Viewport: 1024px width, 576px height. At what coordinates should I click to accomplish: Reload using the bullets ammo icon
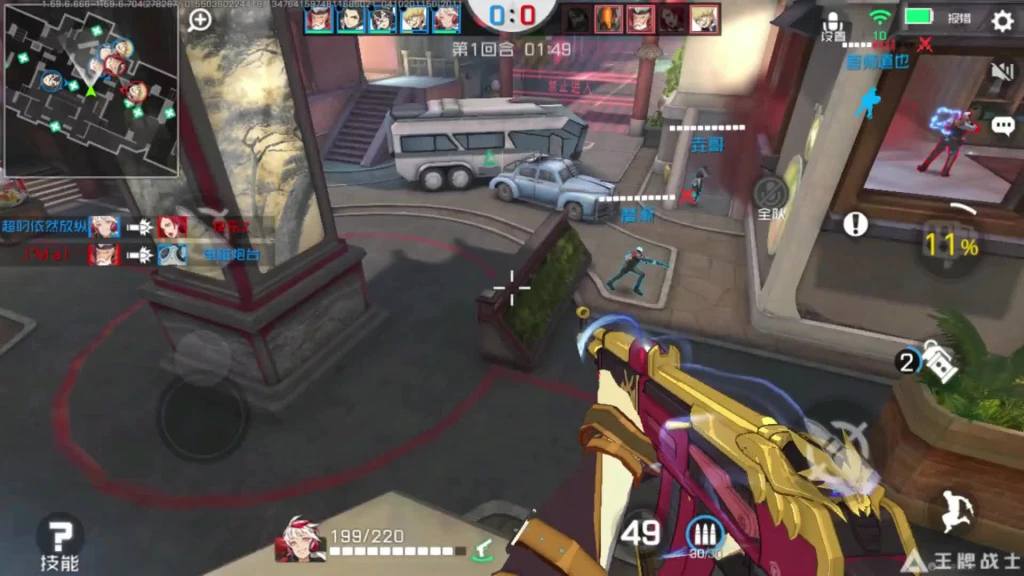pyautogui.click(x=704, y=536)
